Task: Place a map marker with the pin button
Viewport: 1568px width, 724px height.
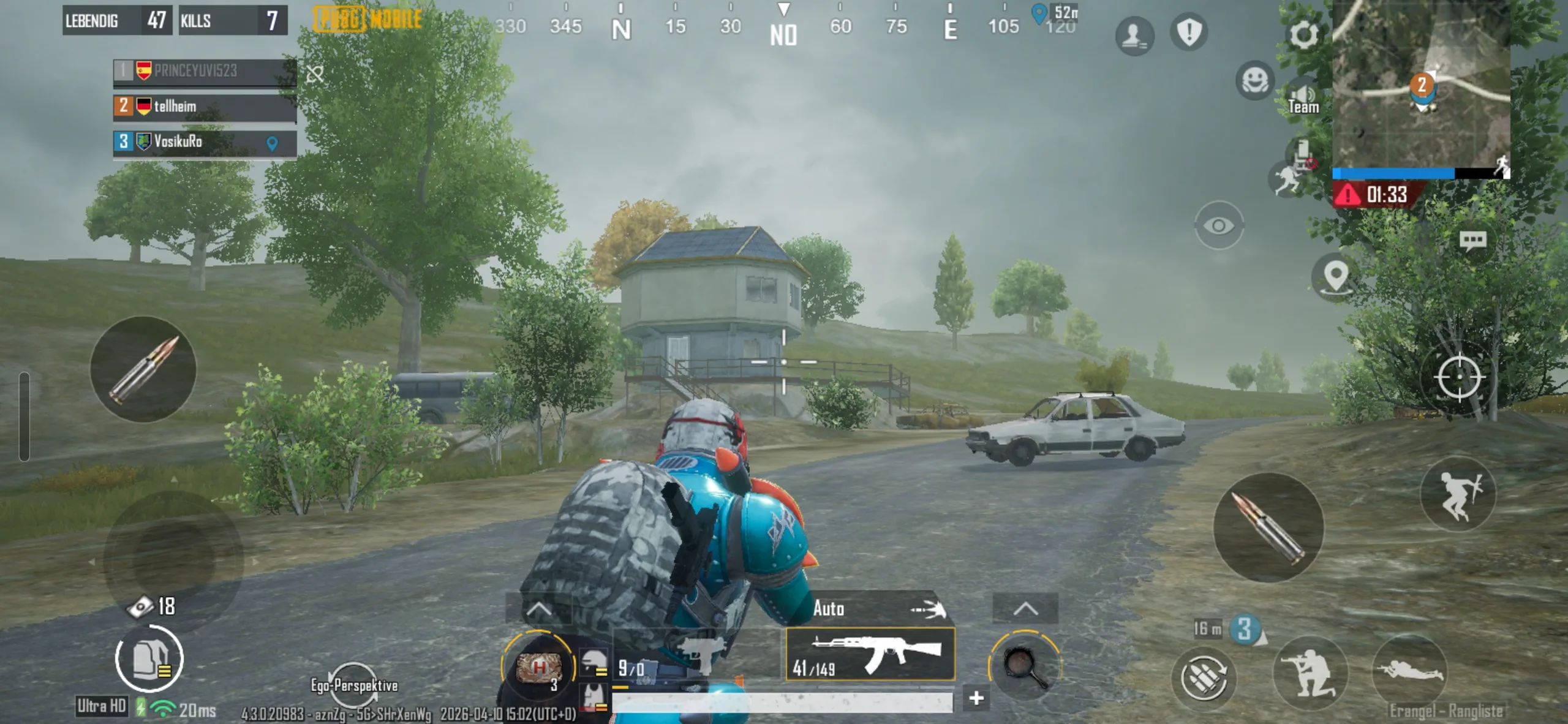Action: [x=1335, y=277]
